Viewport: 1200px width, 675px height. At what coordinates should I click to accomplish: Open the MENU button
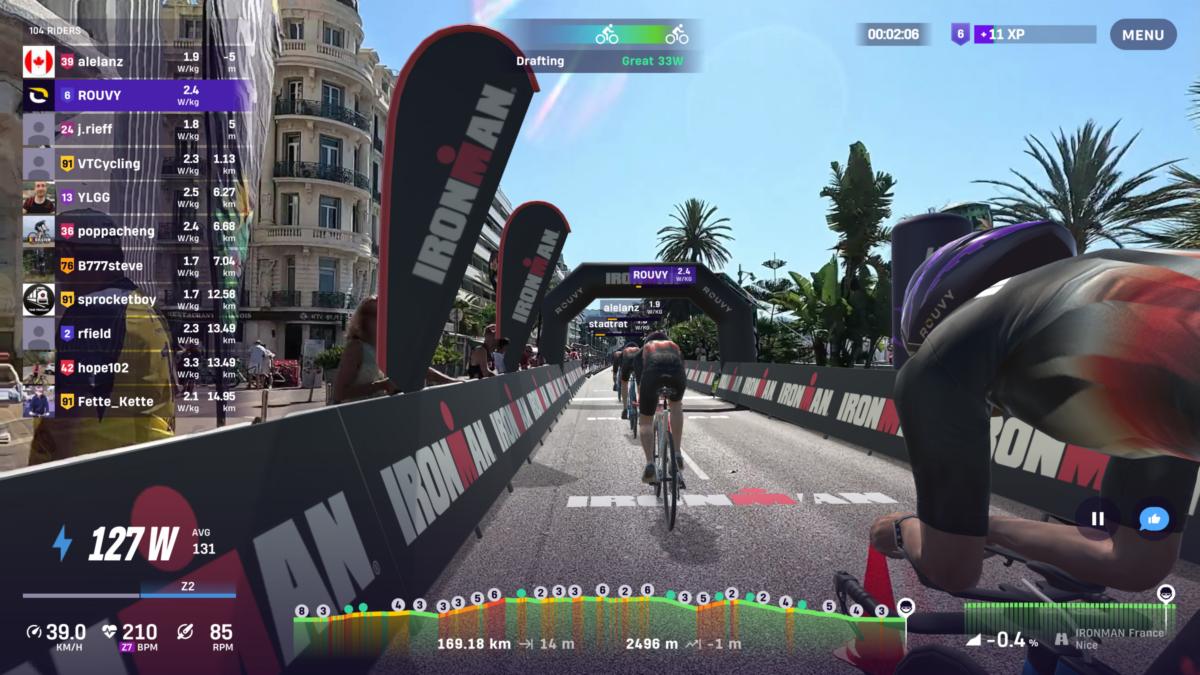coord(1142,35)
